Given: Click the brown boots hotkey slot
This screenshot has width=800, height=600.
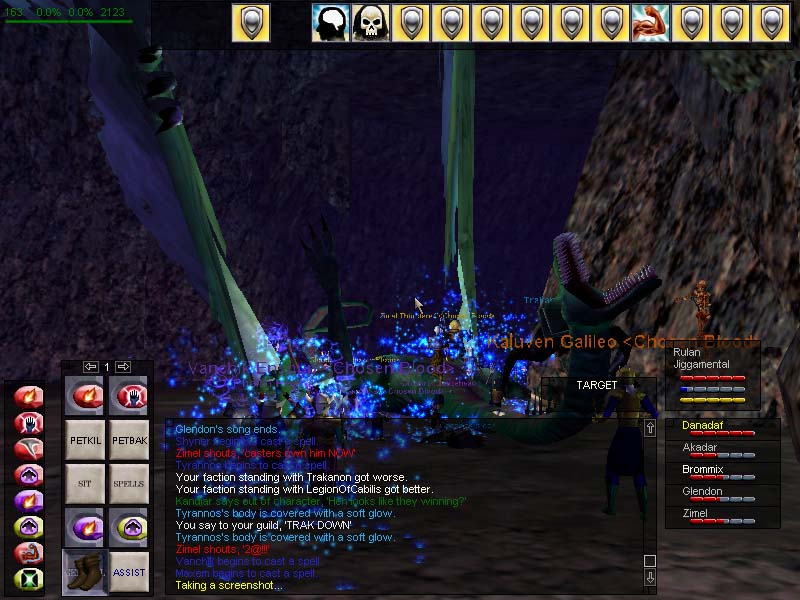Looking at the screenshot, I should tap(85, 572).
